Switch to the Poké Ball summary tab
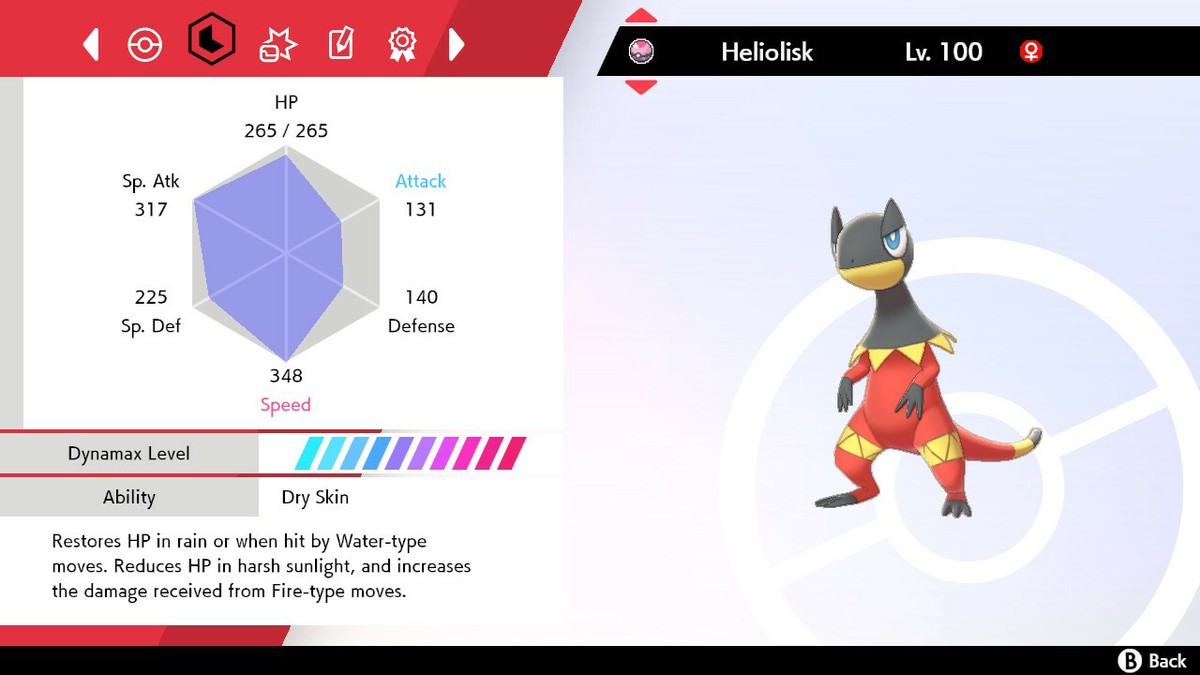This screenshot has height=675, width=1200. (145, 44)
